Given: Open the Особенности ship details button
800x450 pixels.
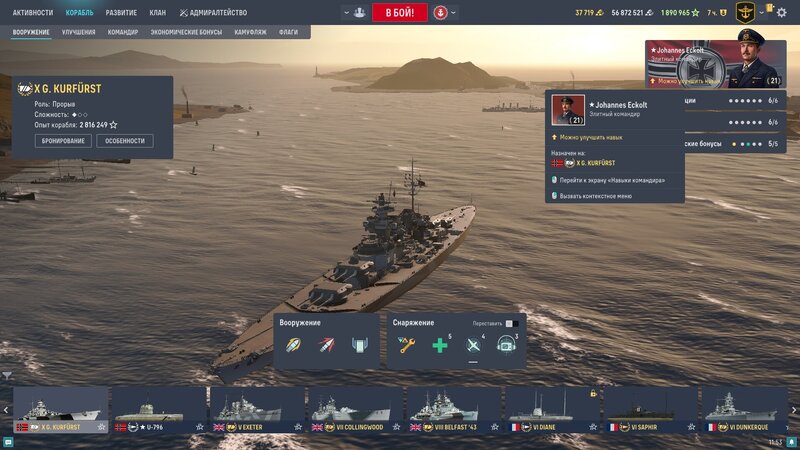Looking at the screenshot, I should point(124,141).
